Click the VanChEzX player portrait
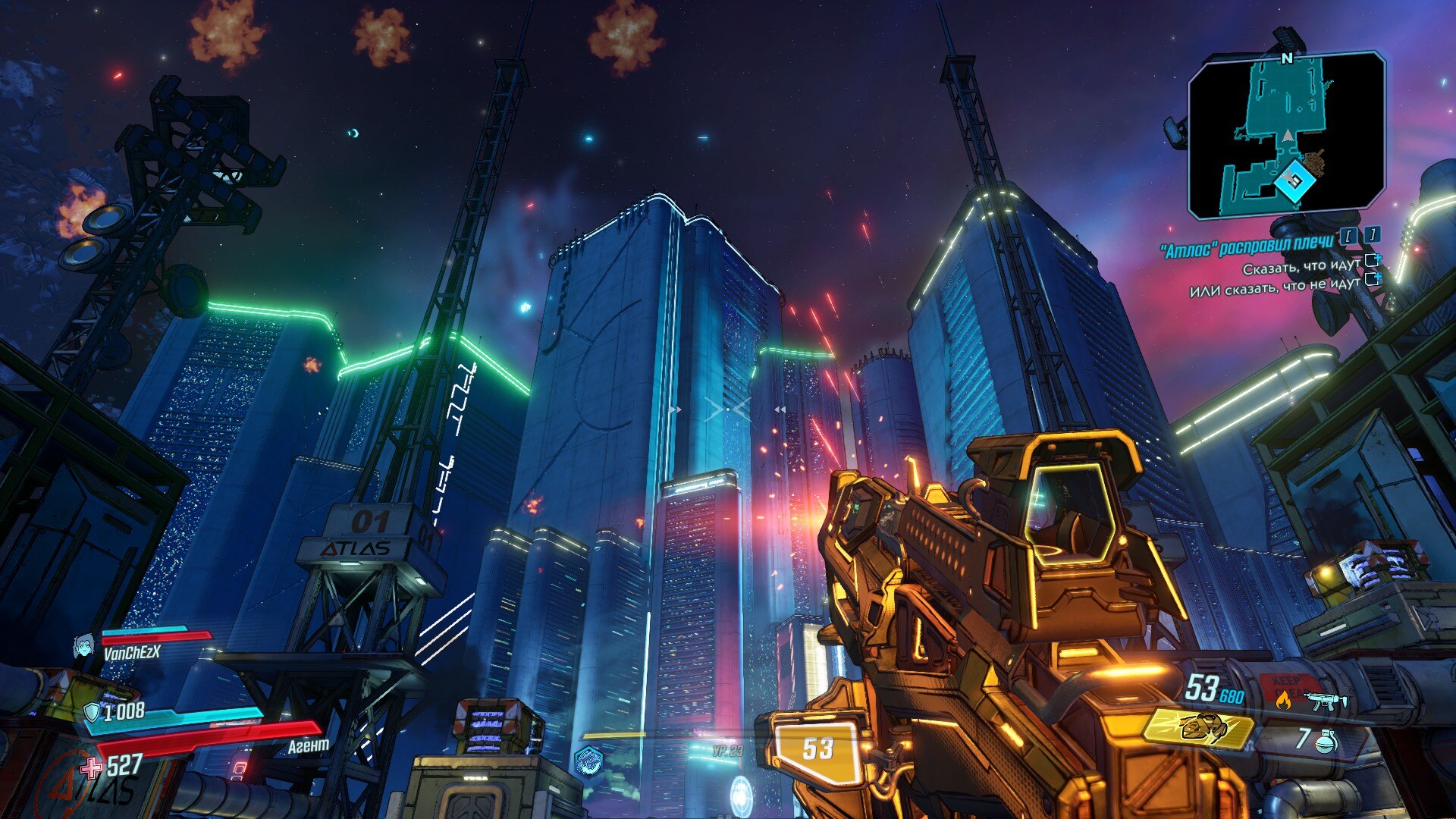 (x=83, y=647)
